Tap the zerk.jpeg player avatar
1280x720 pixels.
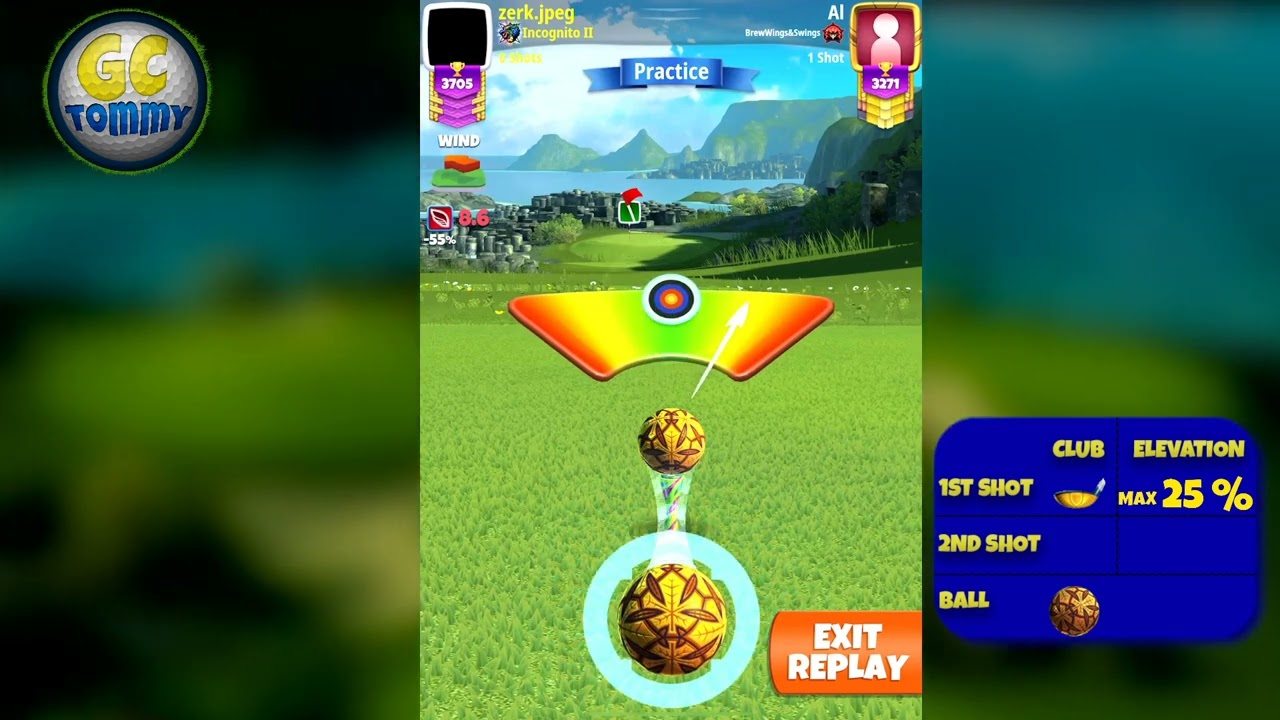click(x=457, y=36)
